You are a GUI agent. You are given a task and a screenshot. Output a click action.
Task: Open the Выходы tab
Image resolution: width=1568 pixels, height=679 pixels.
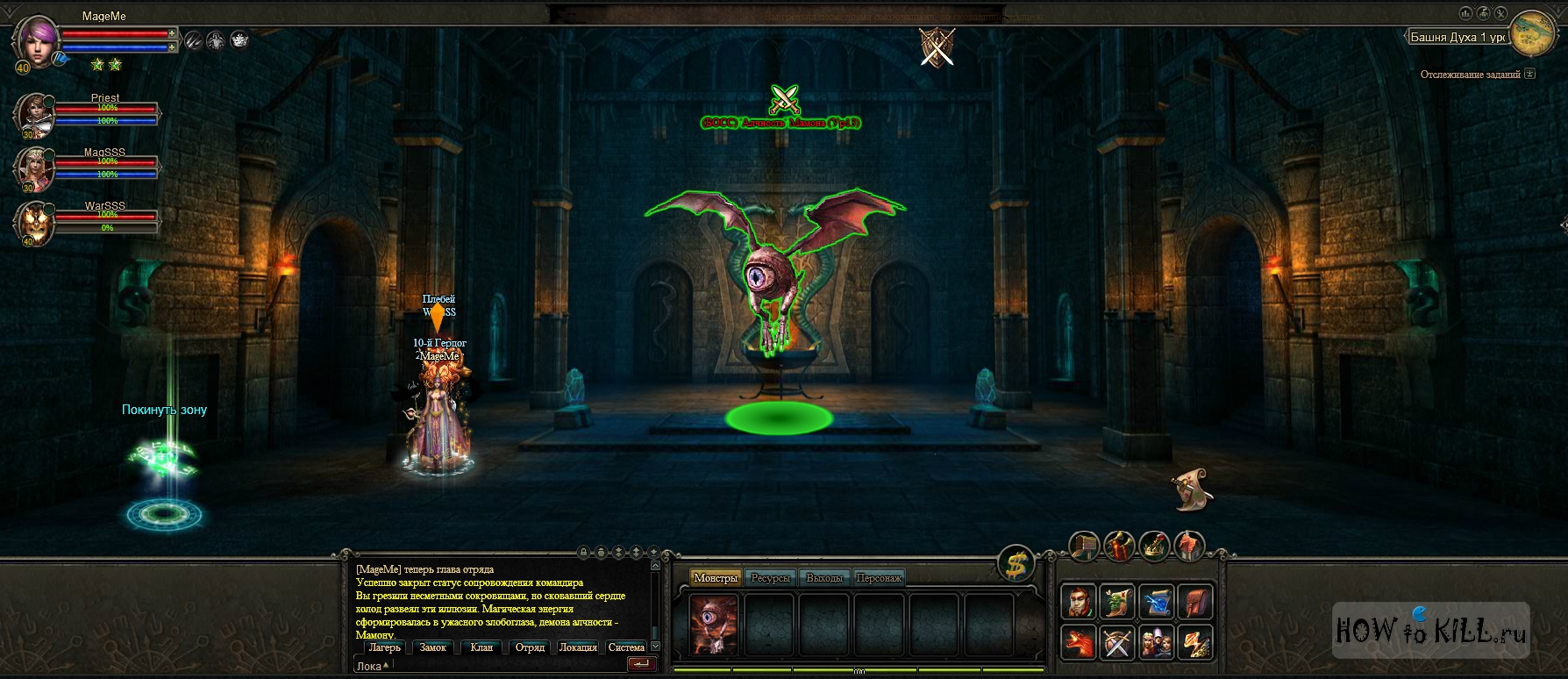pyautogui.click(x=824, y=578)
